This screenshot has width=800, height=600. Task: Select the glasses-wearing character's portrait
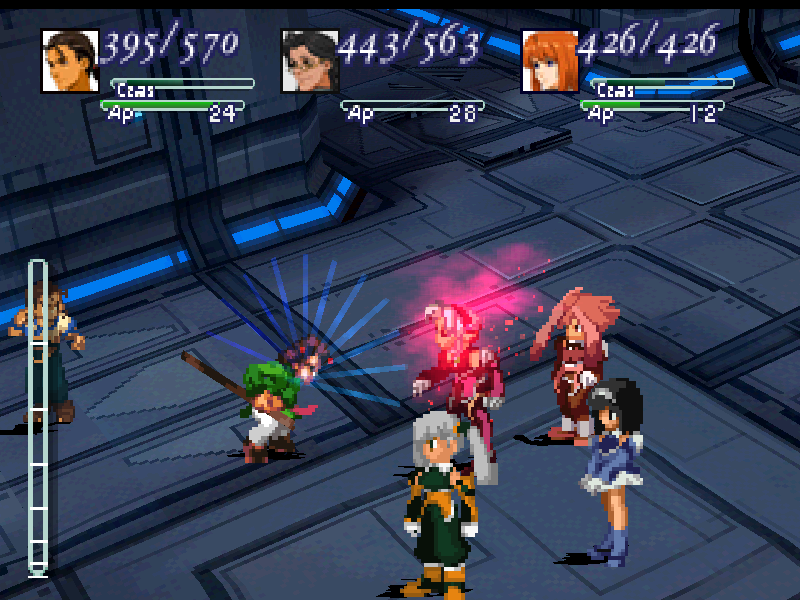(x=310, y=61)
